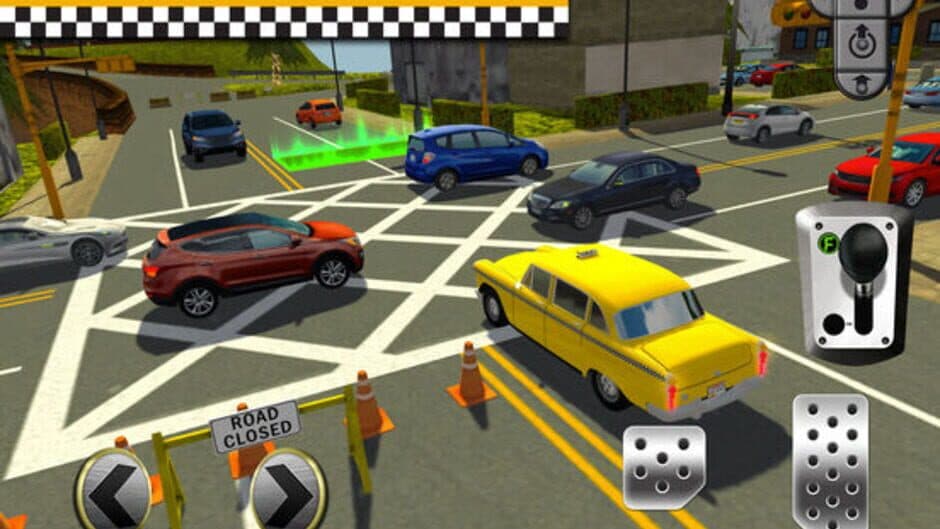Viewport: 940px width, 529px height.
Task: Hit the brake pedal
Action: click(x=664, y=467)
